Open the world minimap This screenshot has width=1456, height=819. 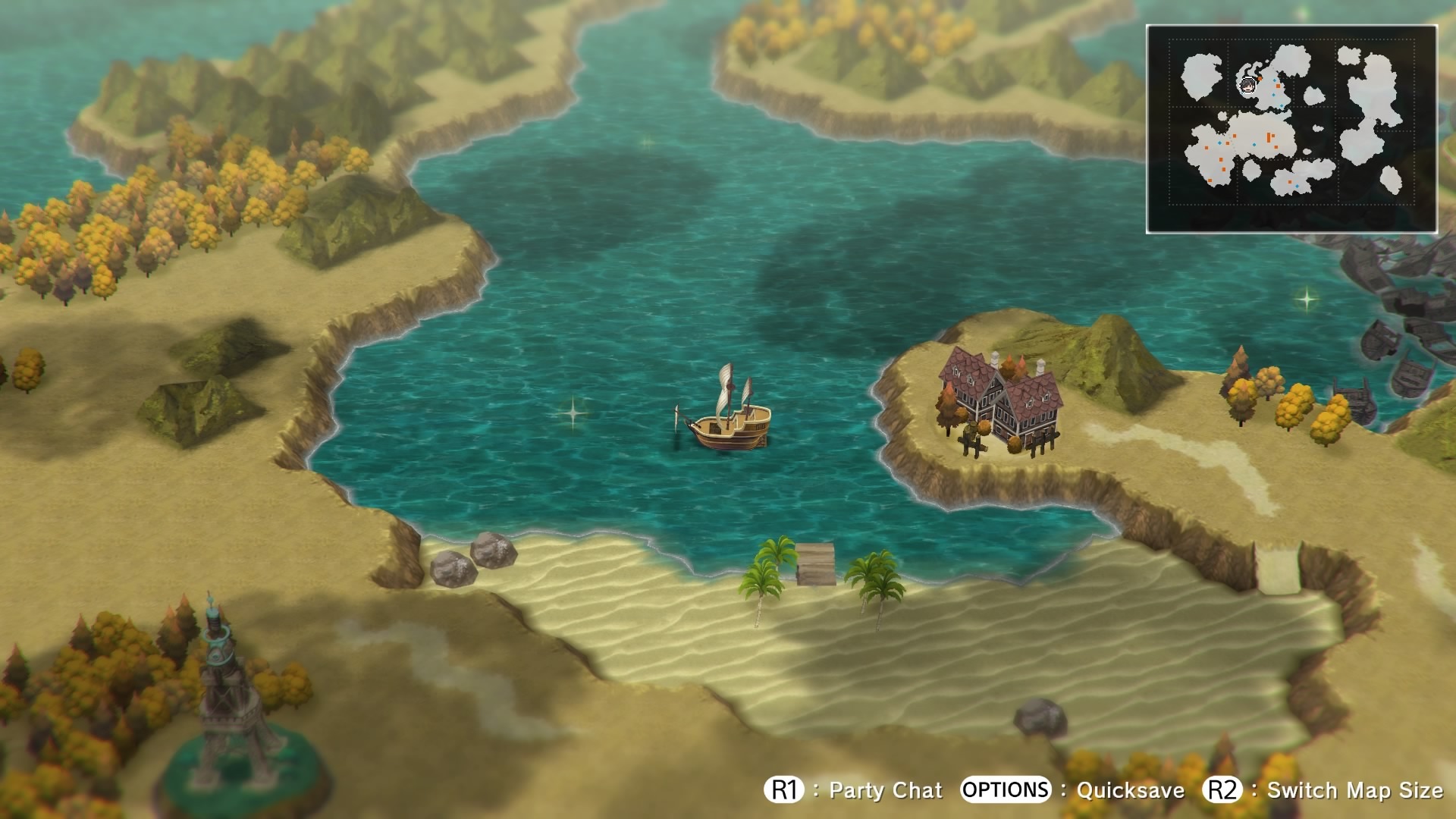(1291, 129)
